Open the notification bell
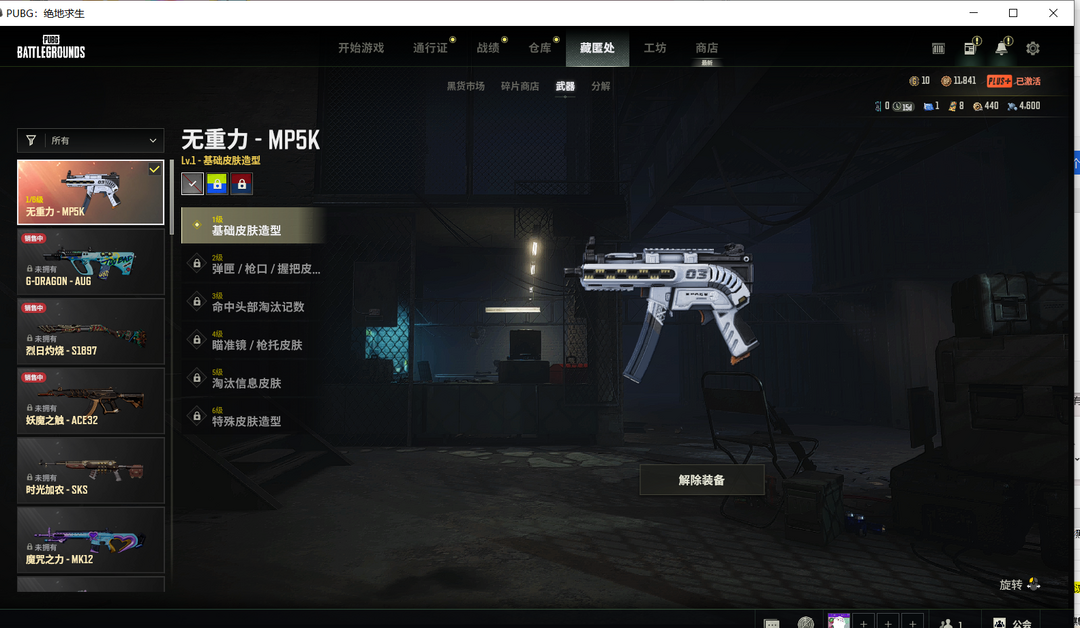 (x=1001, y=48)
